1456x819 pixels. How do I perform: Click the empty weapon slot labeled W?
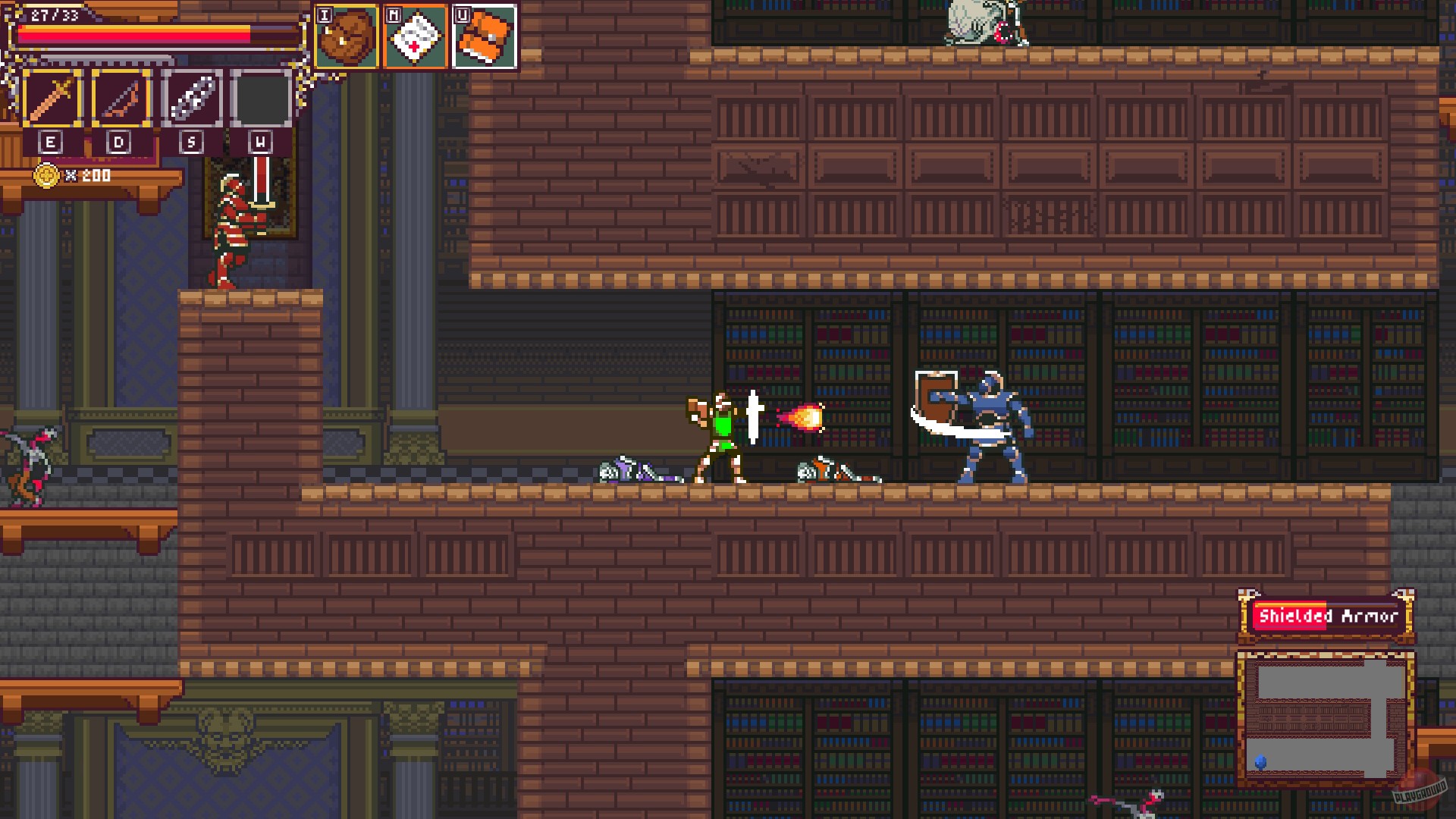pyautogui.click(x=261, y=97)
